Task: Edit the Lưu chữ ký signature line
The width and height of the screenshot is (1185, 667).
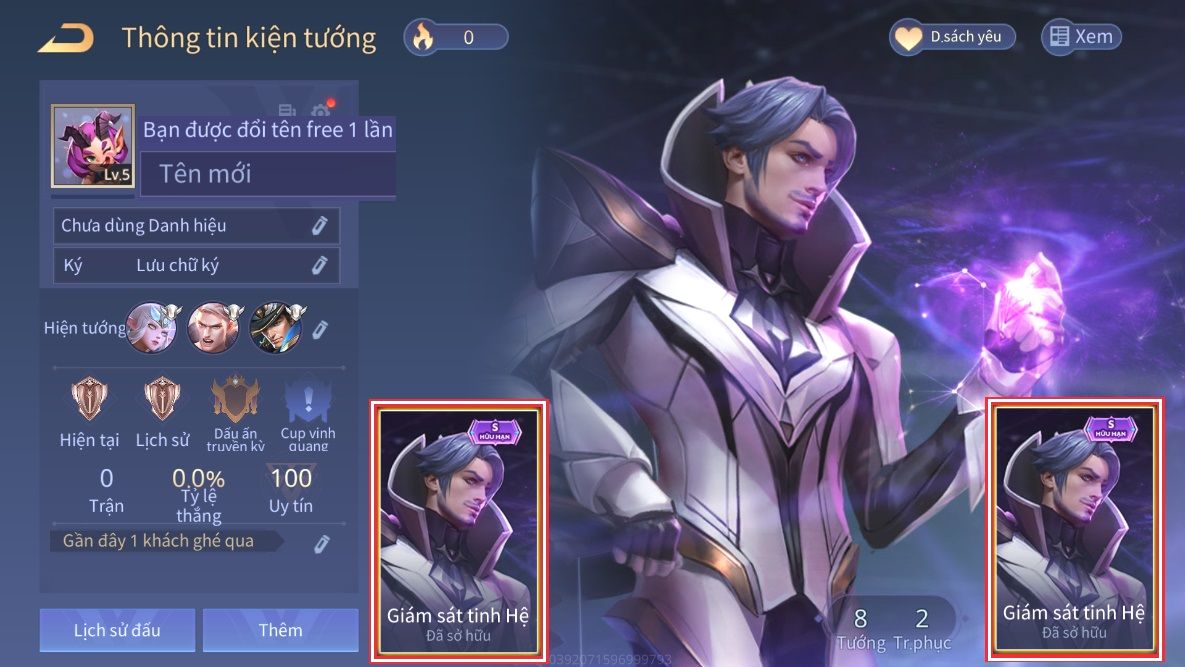Action: [319, 265]
